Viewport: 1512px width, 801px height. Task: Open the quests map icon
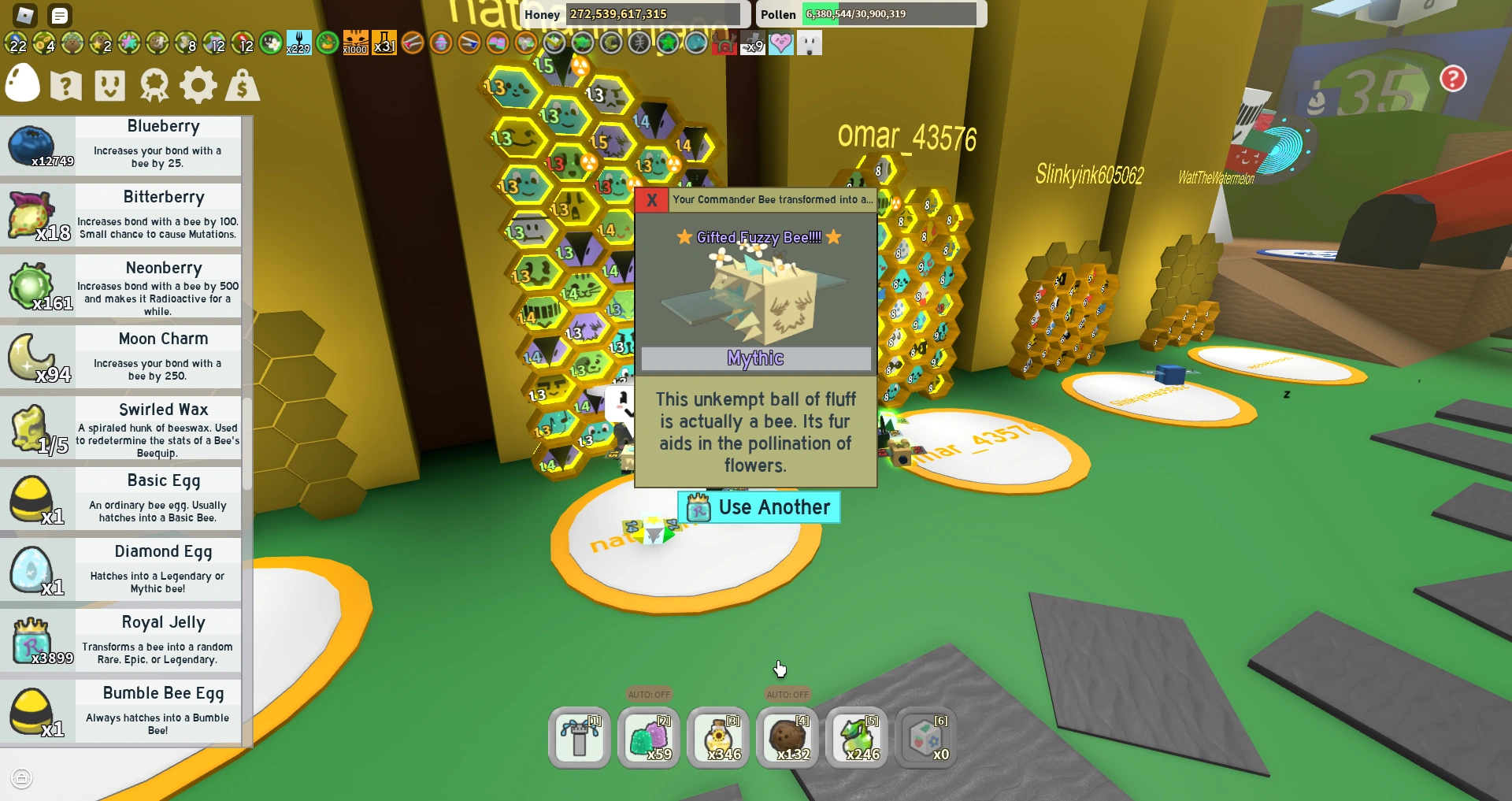coord(65,85)
